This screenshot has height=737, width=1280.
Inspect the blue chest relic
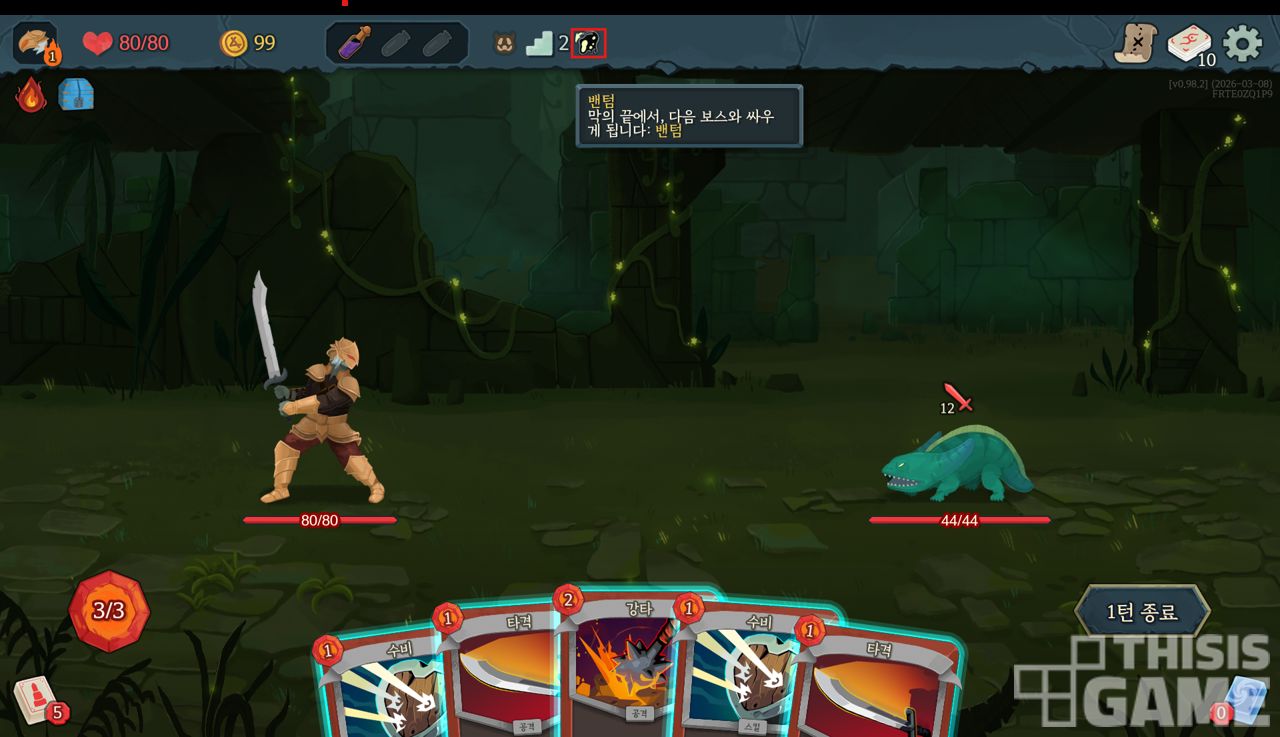[76, 95]
